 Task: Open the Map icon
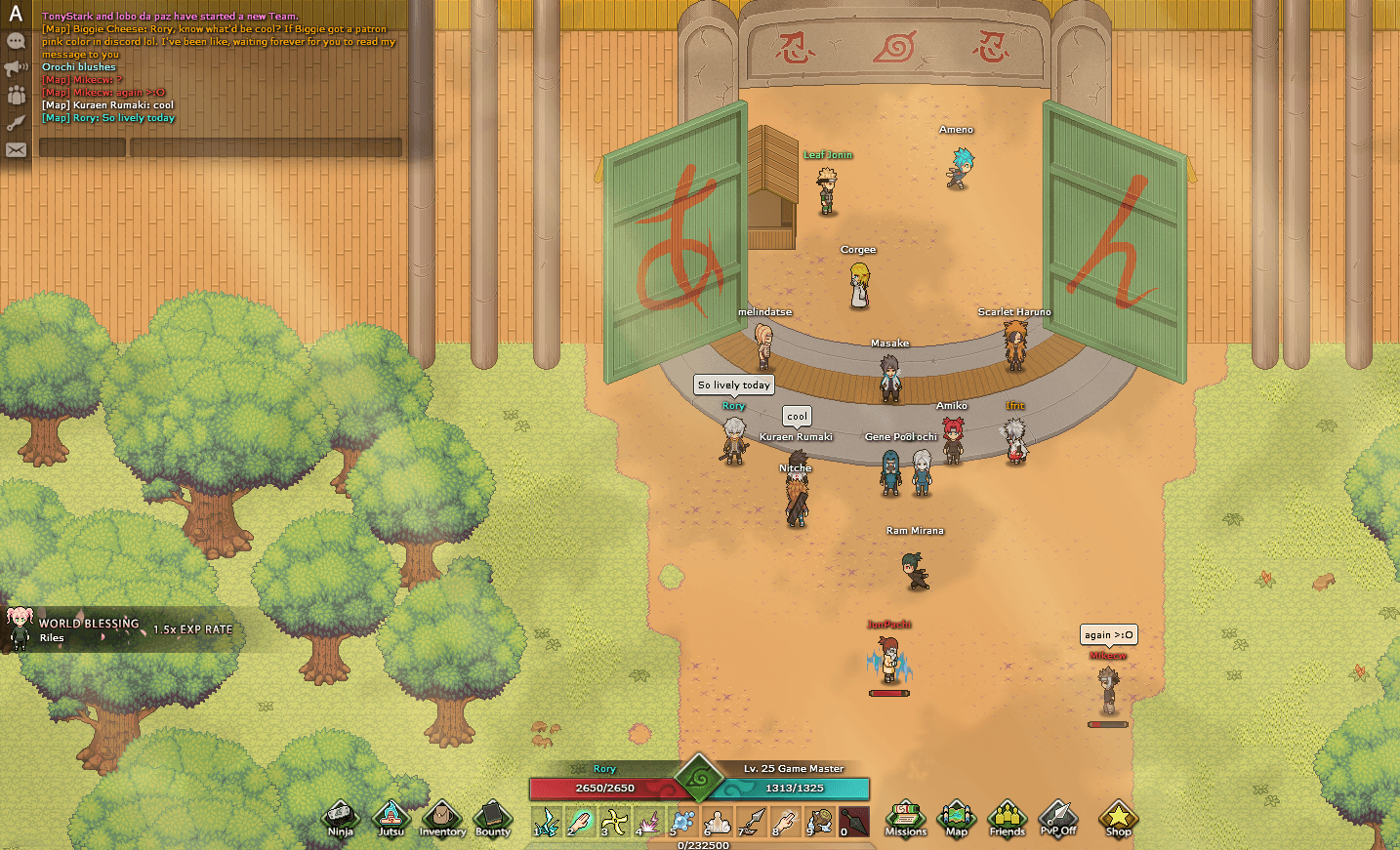click(957, 820)
